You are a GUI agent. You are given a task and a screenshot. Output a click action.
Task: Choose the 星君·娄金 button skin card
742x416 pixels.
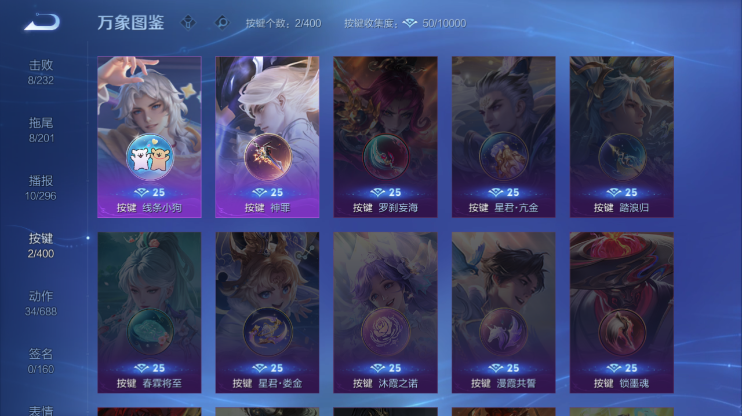267,311
